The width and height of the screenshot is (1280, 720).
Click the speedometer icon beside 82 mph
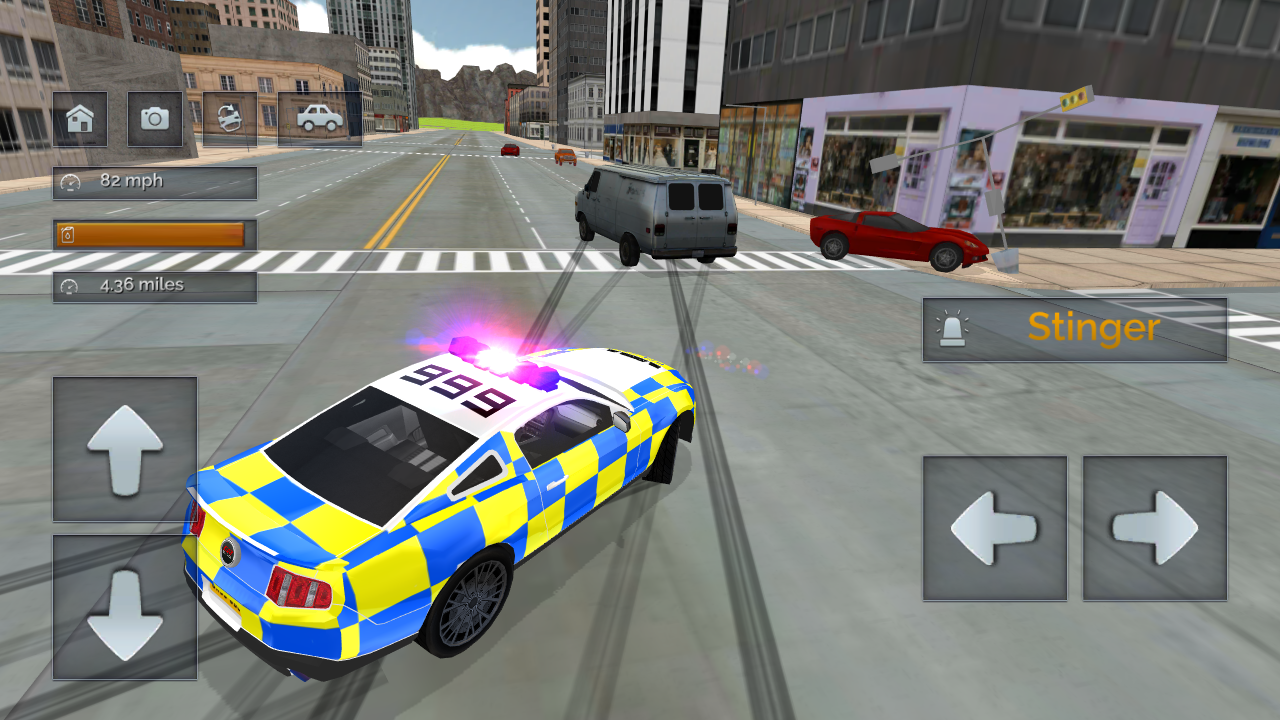(x=68, y=182)
